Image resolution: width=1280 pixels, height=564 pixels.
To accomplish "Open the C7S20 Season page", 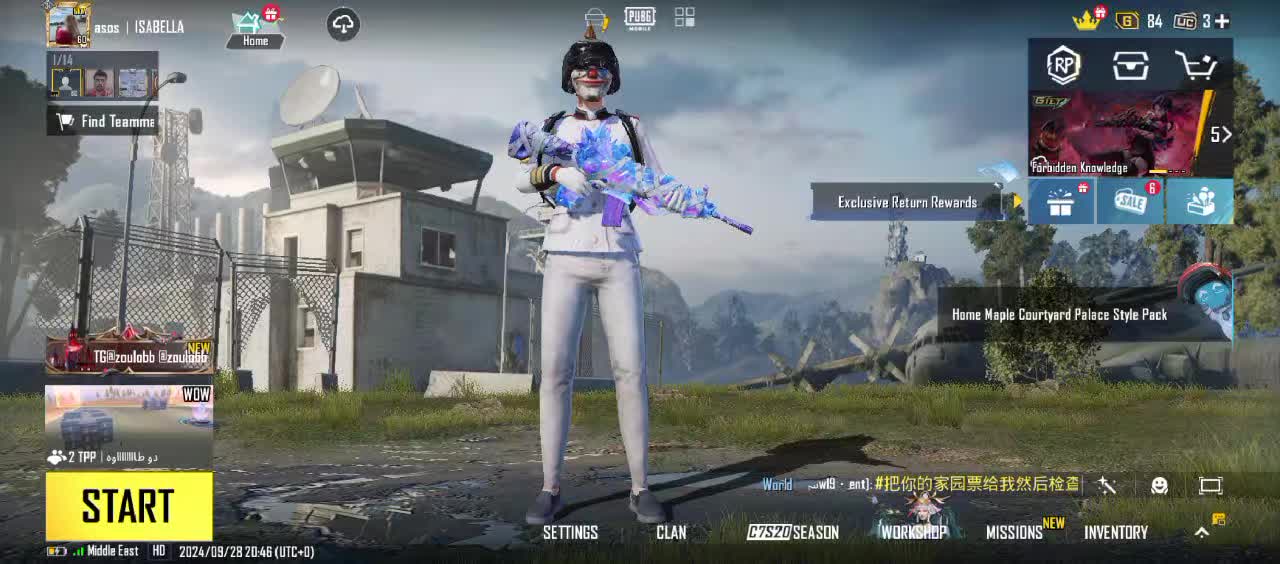I will point(793,532).
